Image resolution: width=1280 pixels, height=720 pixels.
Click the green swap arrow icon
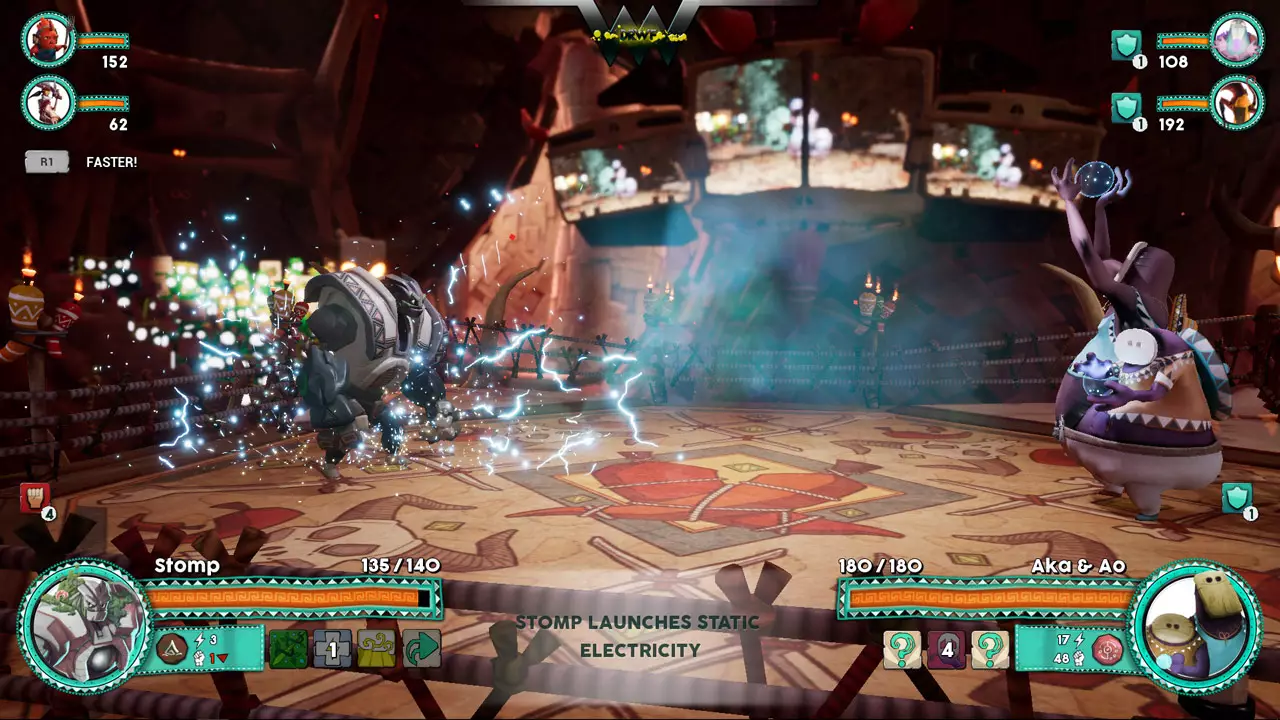422,648
